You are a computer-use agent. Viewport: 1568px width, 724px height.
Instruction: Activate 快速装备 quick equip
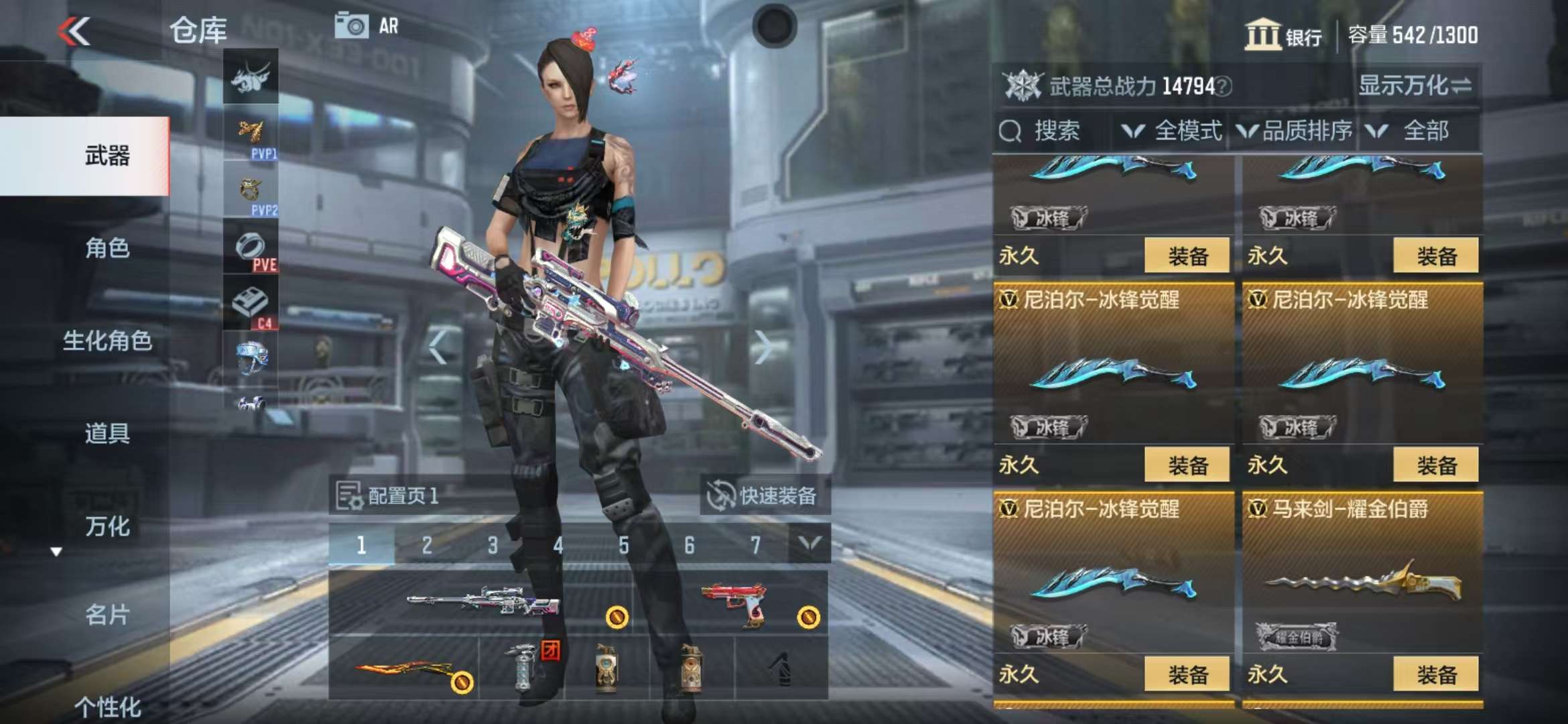coord(764,496)
